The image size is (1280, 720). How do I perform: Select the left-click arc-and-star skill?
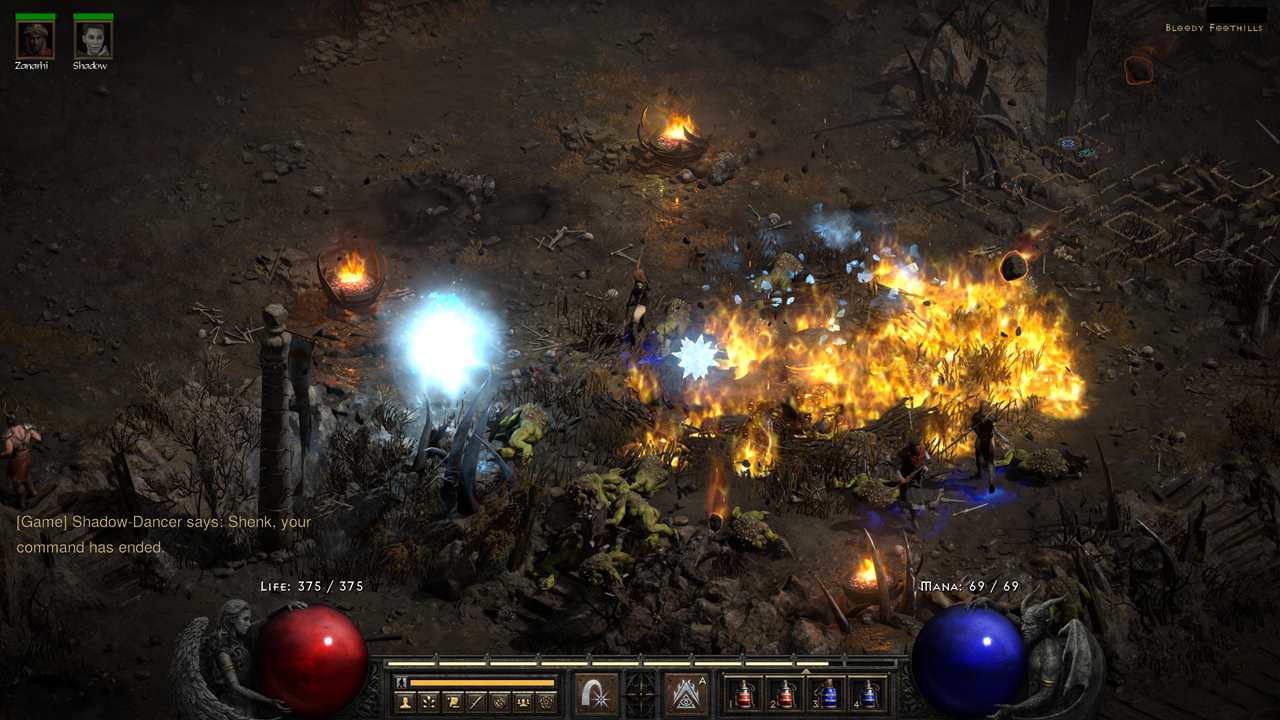596,693
